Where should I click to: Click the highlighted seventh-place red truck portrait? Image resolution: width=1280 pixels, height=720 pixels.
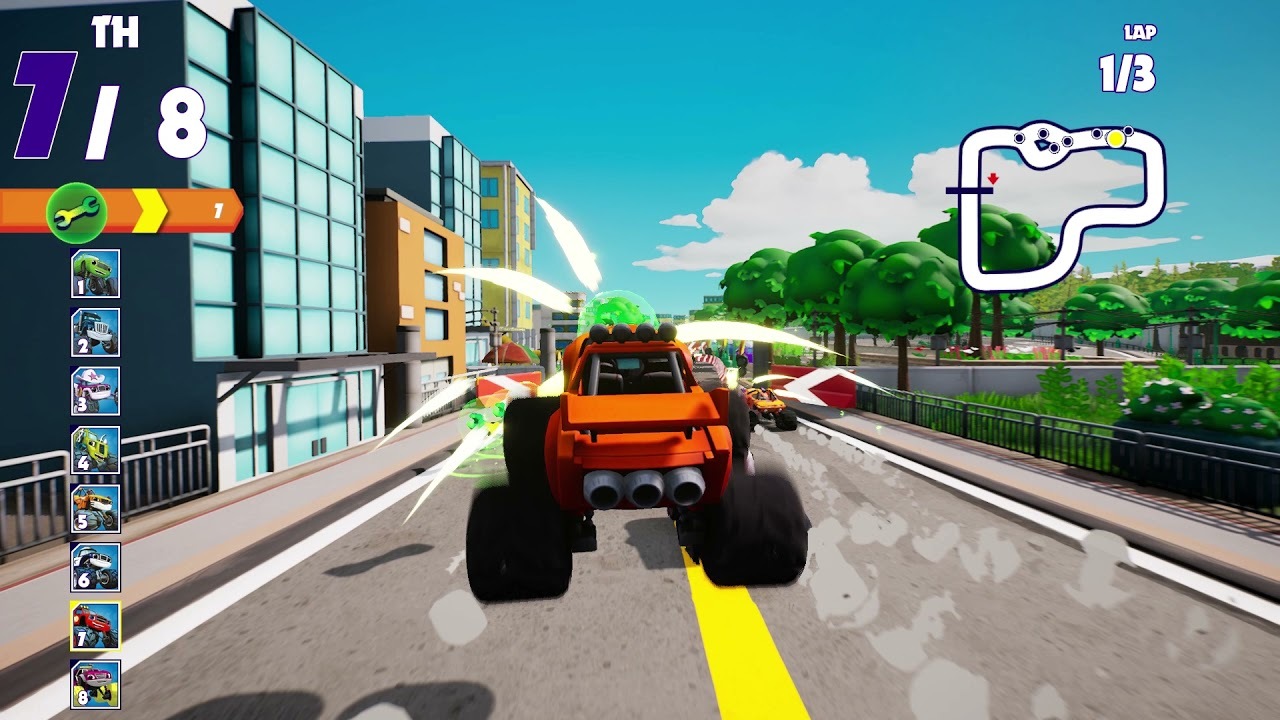[x=96, y=626]
